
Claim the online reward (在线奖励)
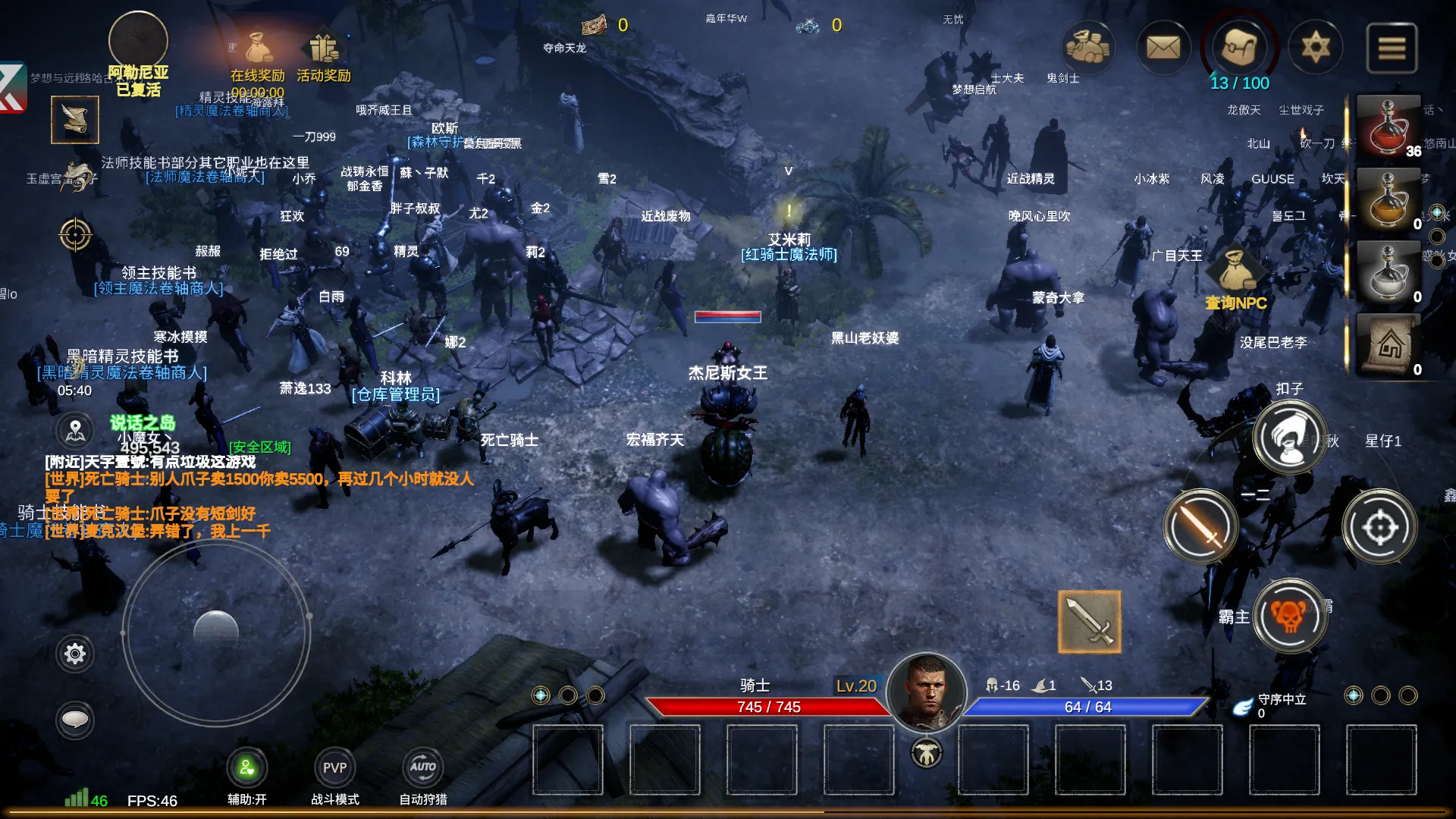pos(258,52)
